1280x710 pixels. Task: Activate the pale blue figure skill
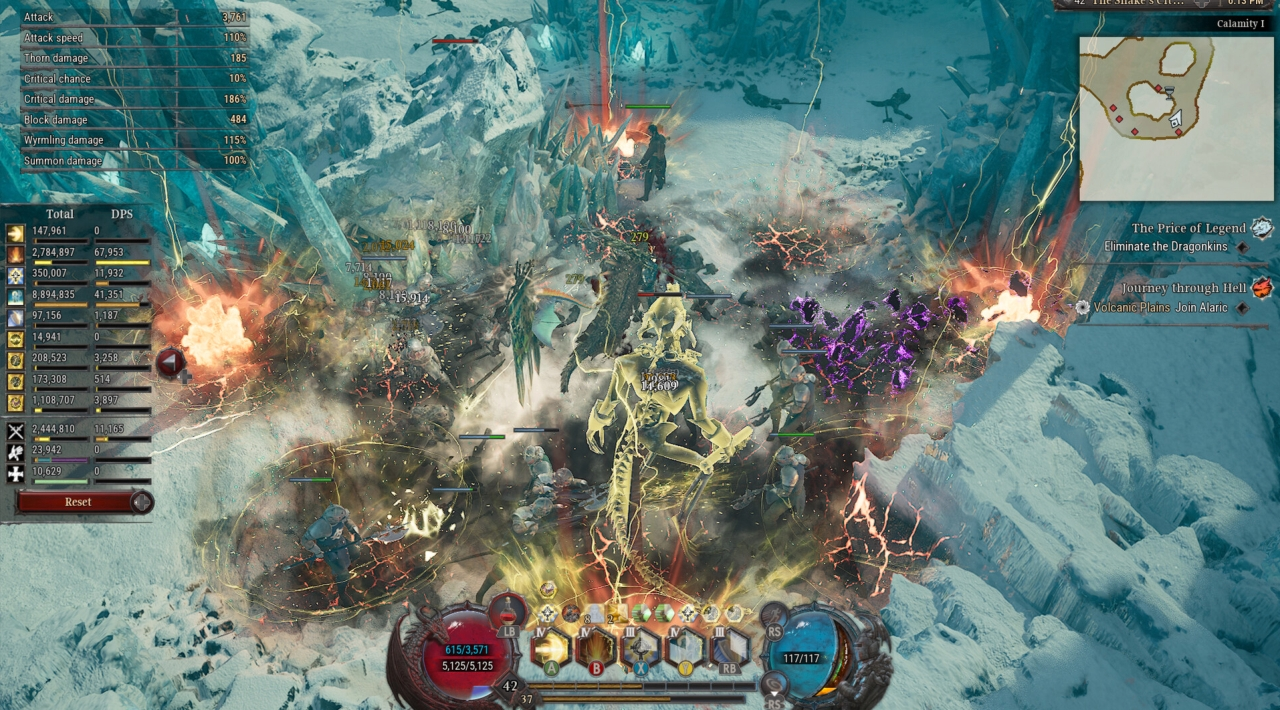coord(686,648)
